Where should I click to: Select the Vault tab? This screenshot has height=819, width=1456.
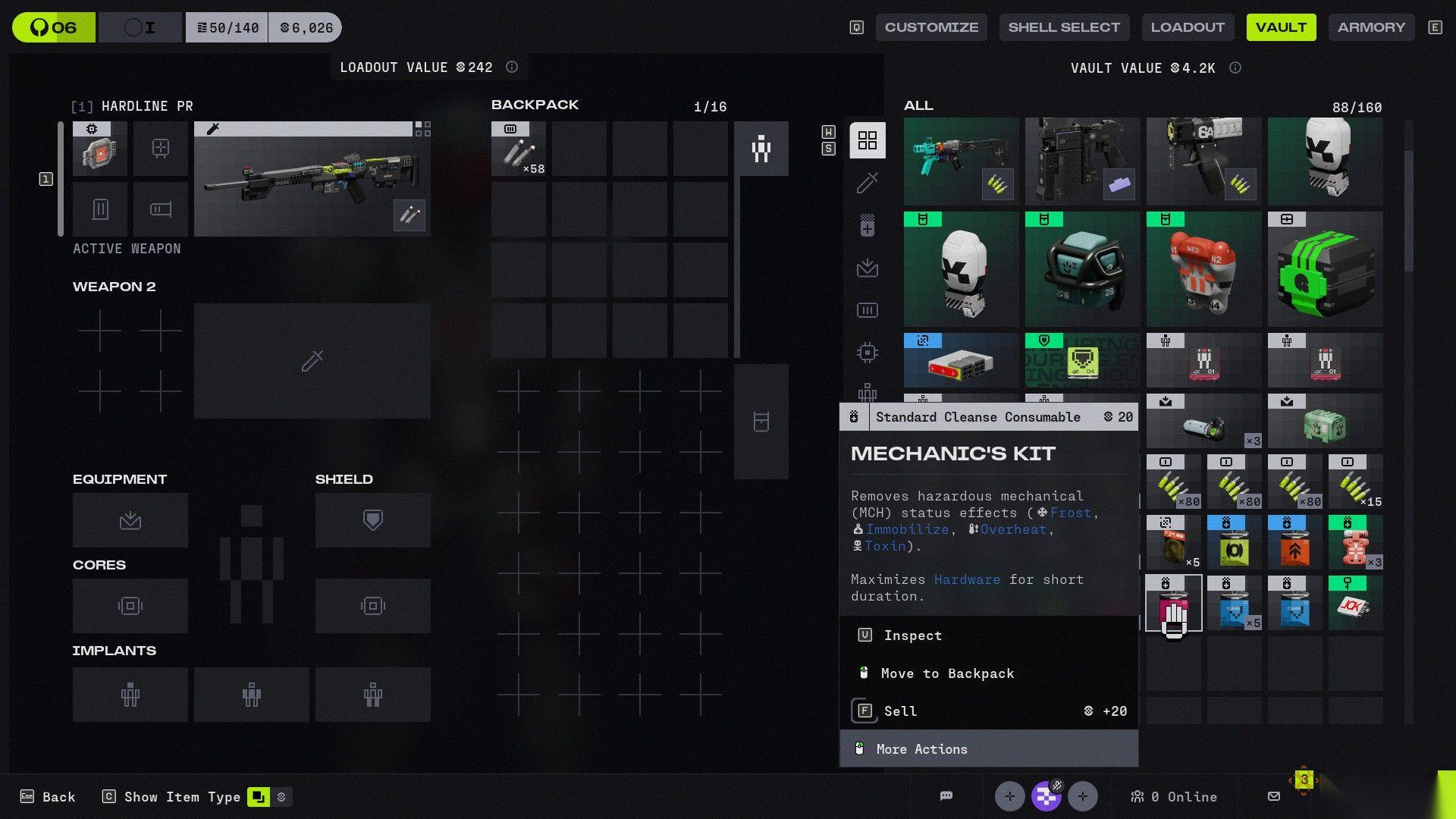(1281, 27)
